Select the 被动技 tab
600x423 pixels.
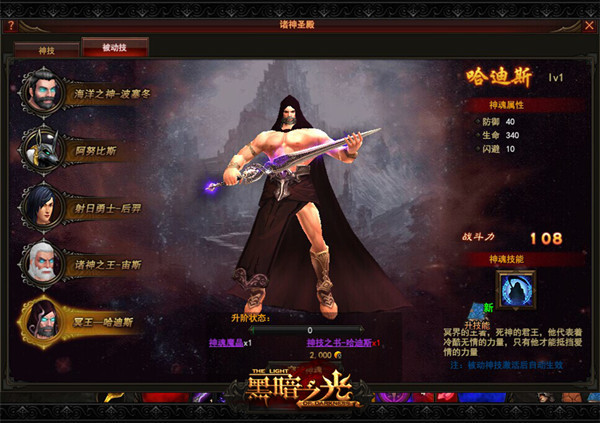(x=115, y=47)
